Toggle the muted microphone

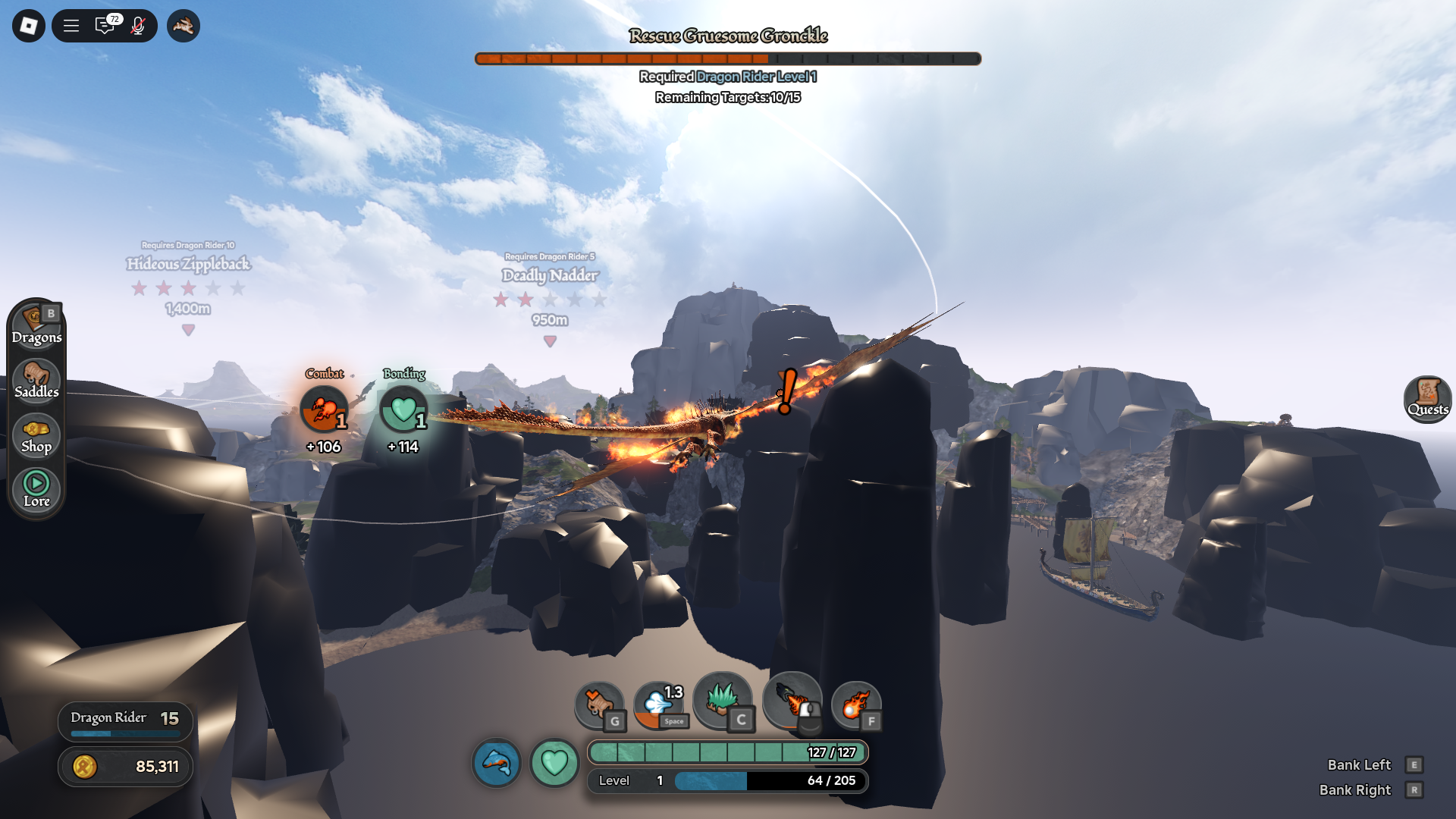coord(138,26)
